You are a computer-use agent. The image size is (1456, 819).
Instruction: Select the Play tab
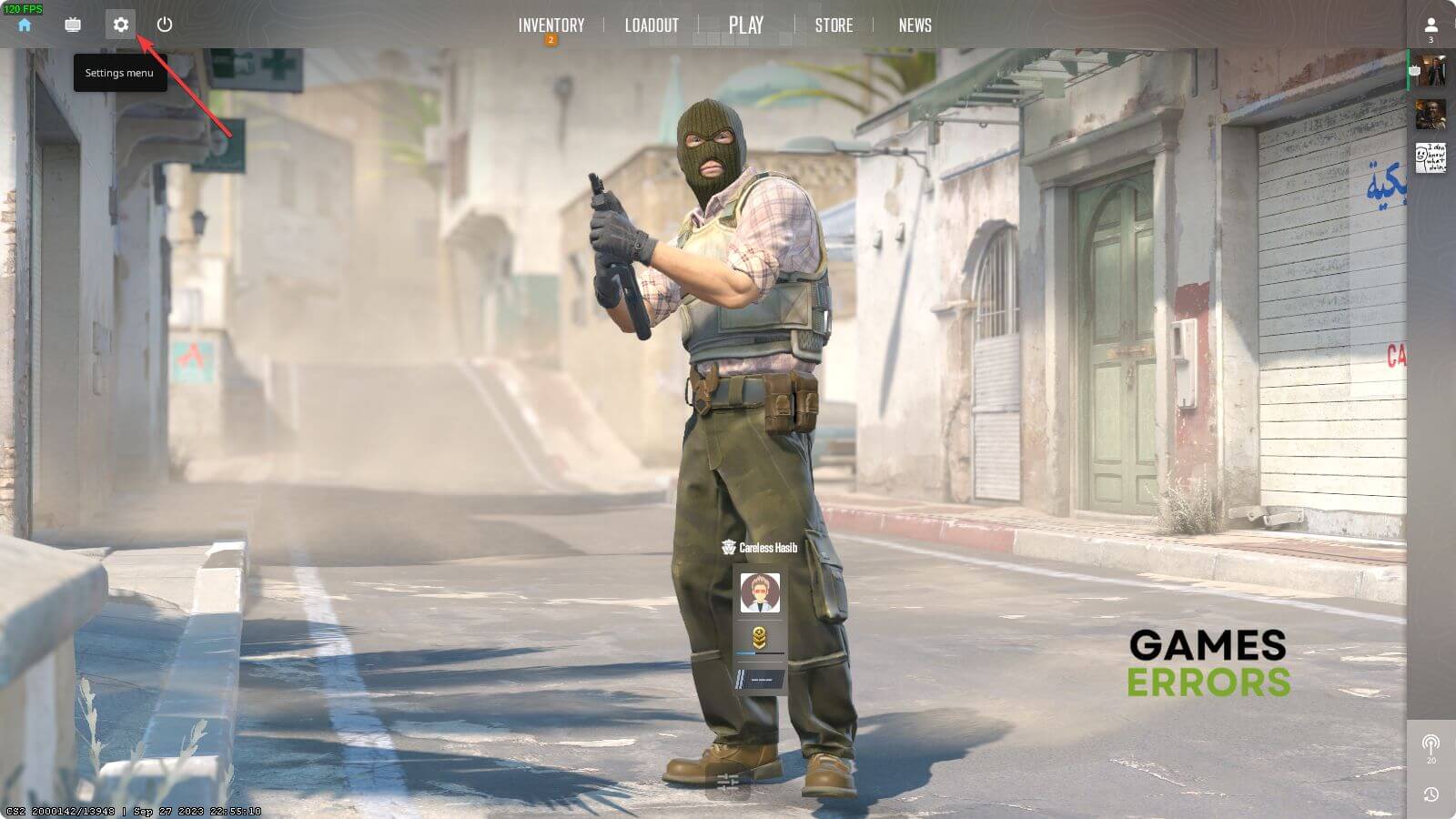point(746,25)
